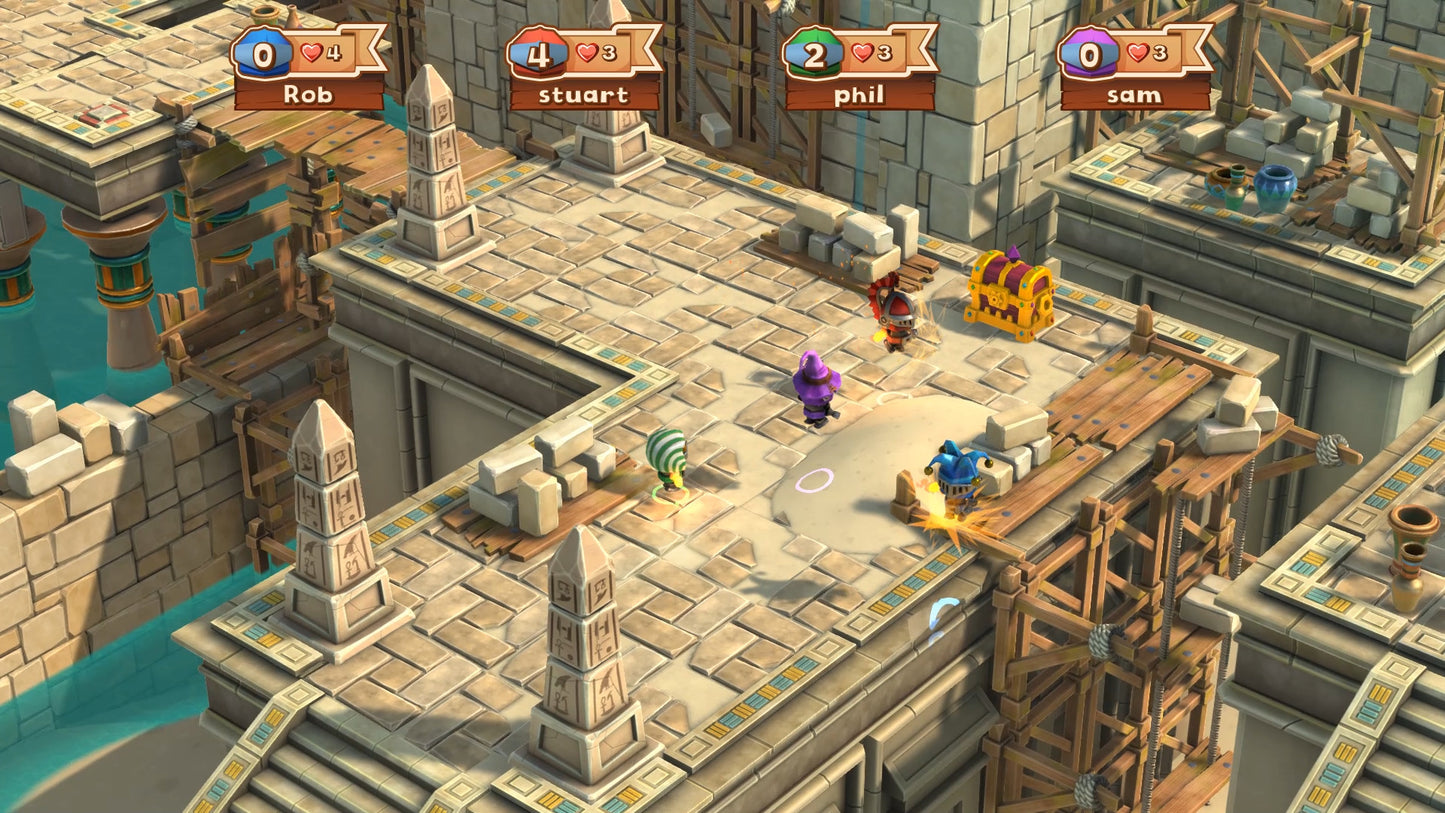Select stuart's player banner
Screen dimensions: 1445x813
point(584,68)
